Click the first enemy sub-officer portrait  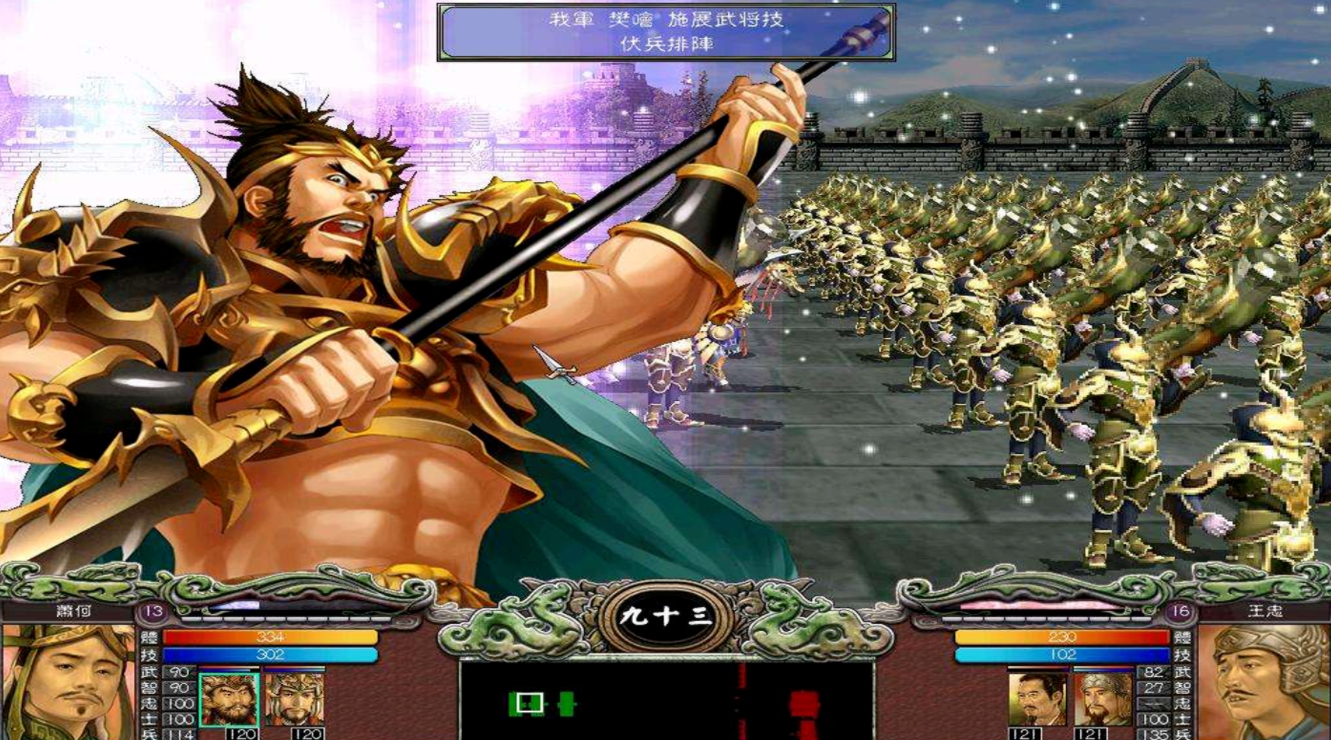pyautogui.click(x=1037, y=699)
